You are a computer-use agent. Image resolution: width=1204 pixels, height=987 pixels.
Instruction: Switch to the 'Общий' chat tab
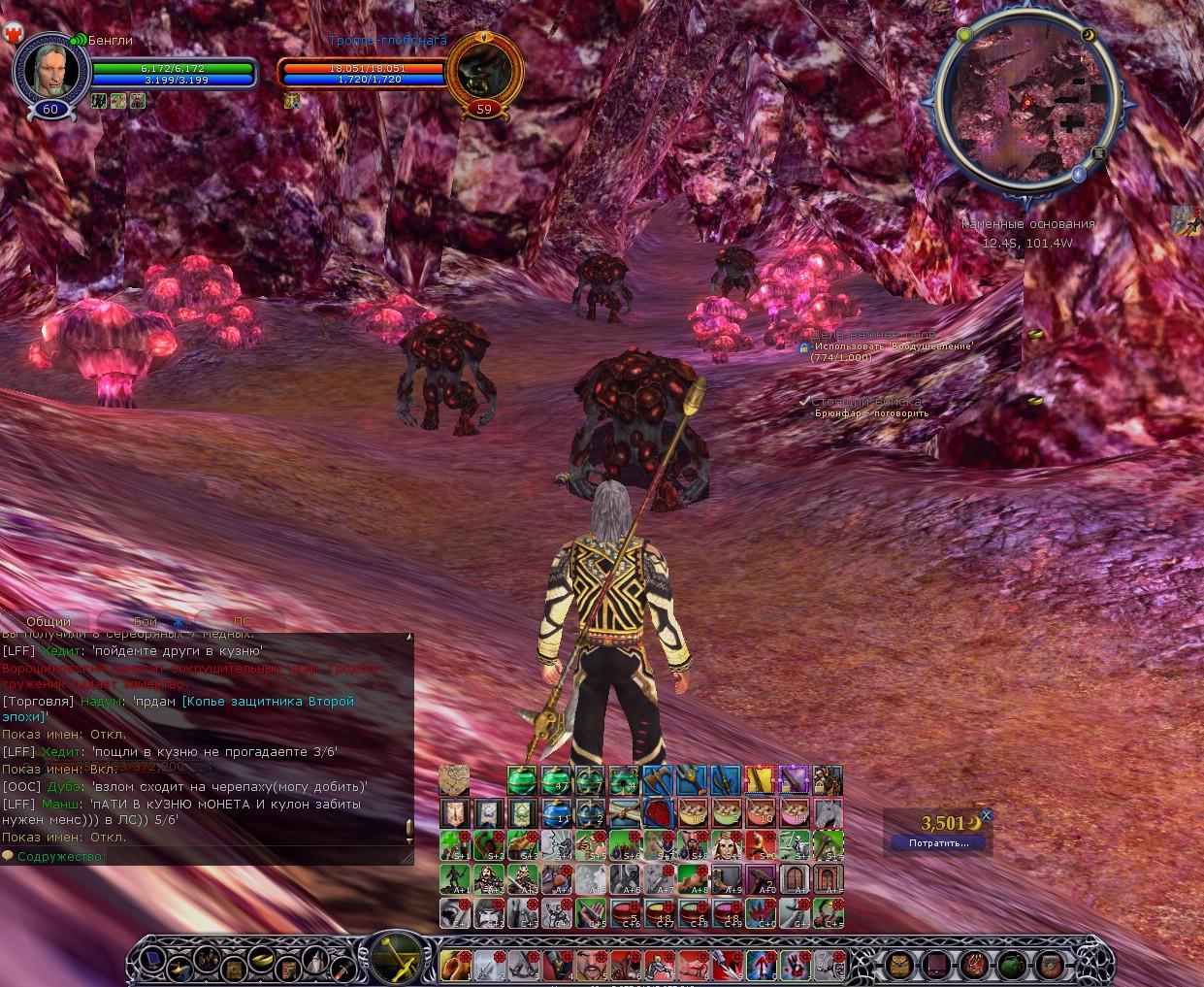[x=49, y=621]
